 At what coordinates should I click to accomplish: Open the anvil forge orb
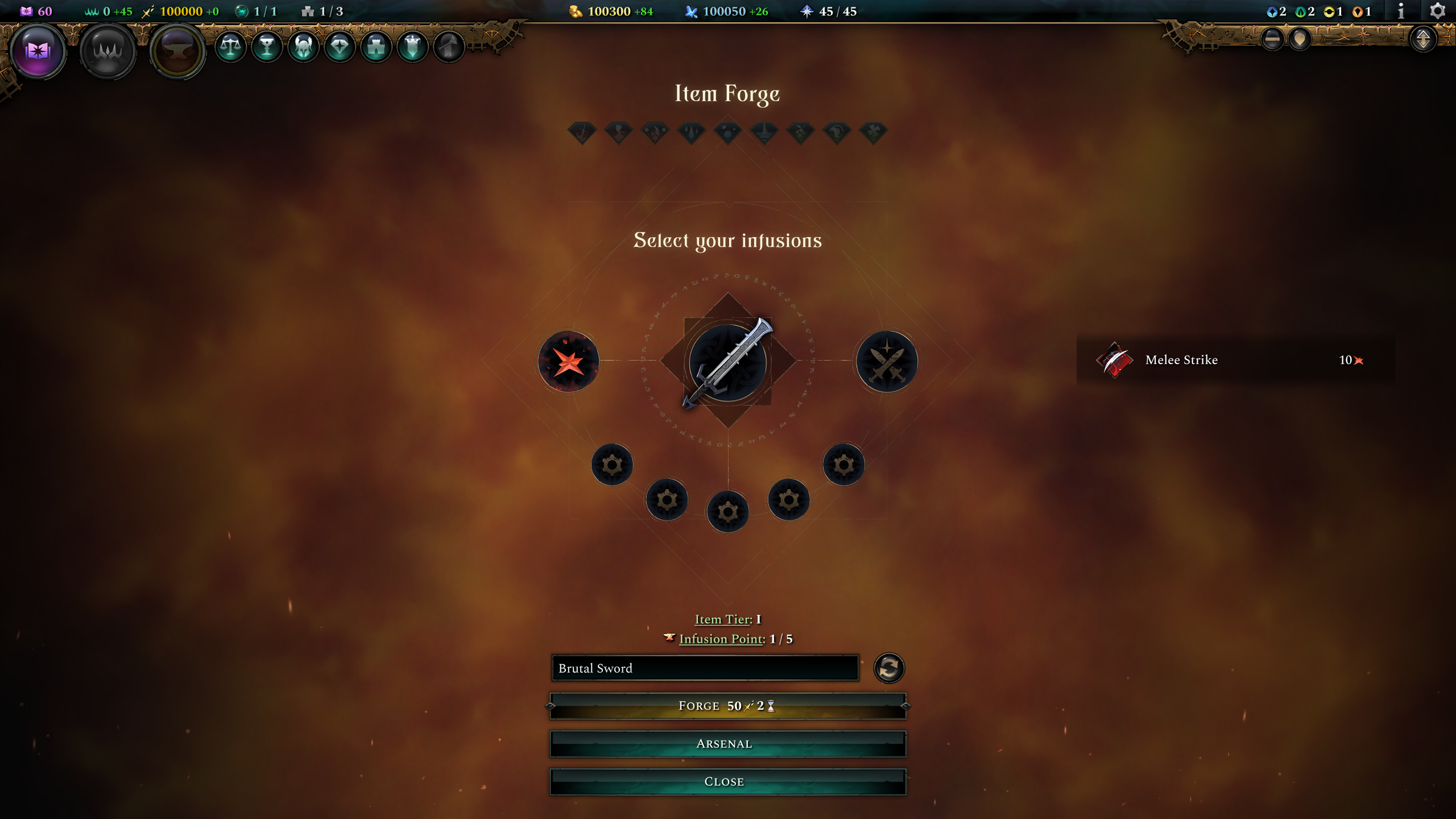click(177, 51)
